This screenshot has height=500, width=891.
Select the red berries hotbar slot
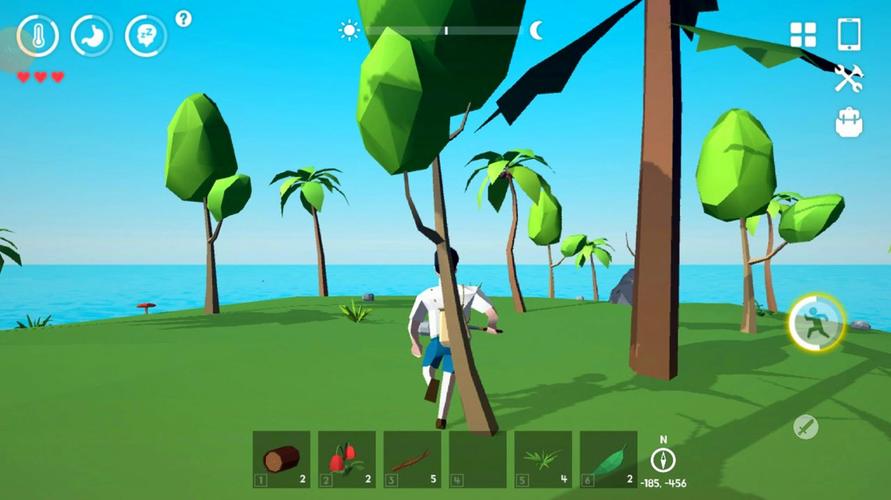pos(347,459)
